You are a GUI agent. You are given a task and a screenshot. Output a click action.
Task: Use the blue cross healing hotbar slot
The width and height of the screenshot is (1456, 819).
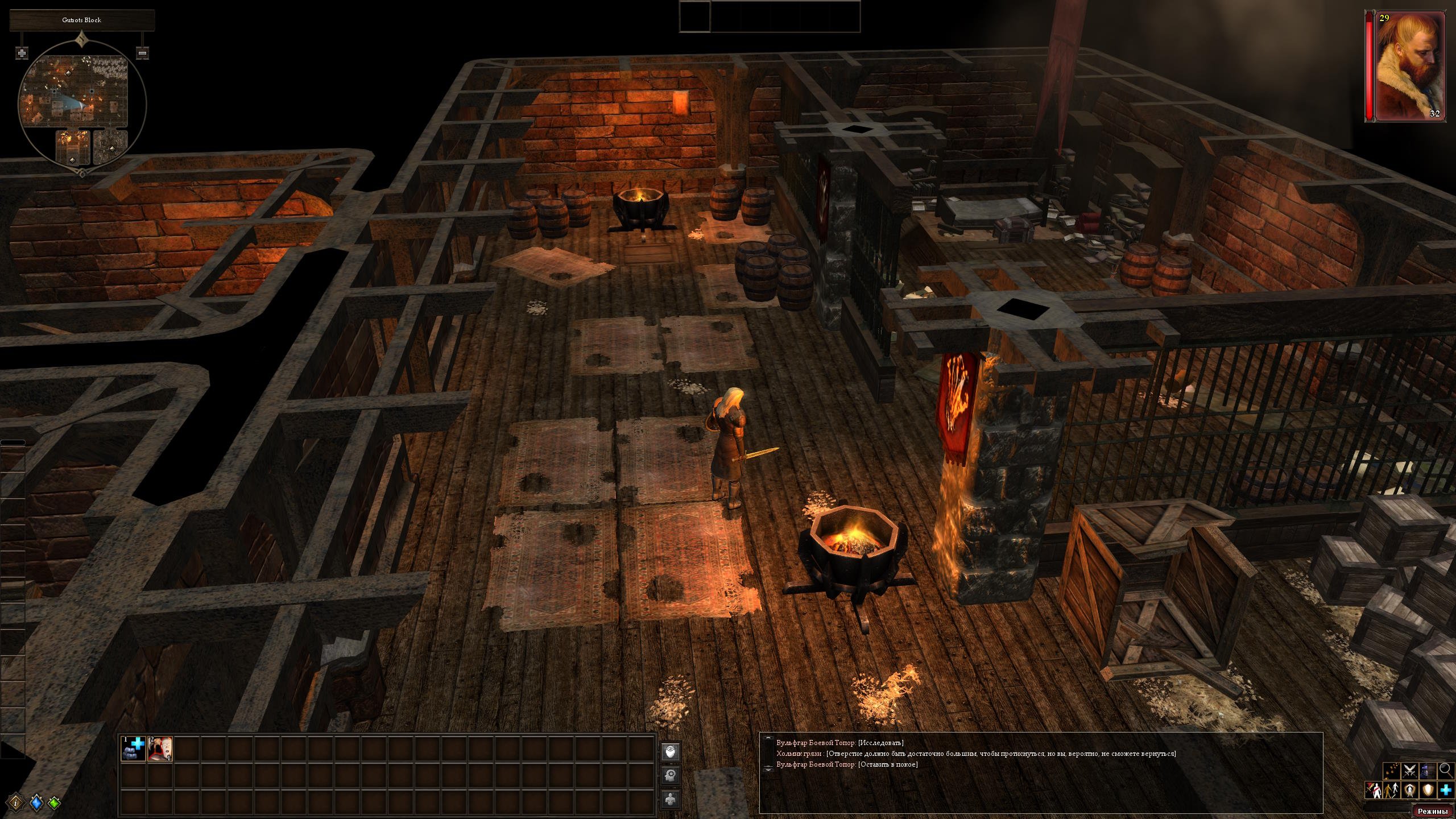133,748
